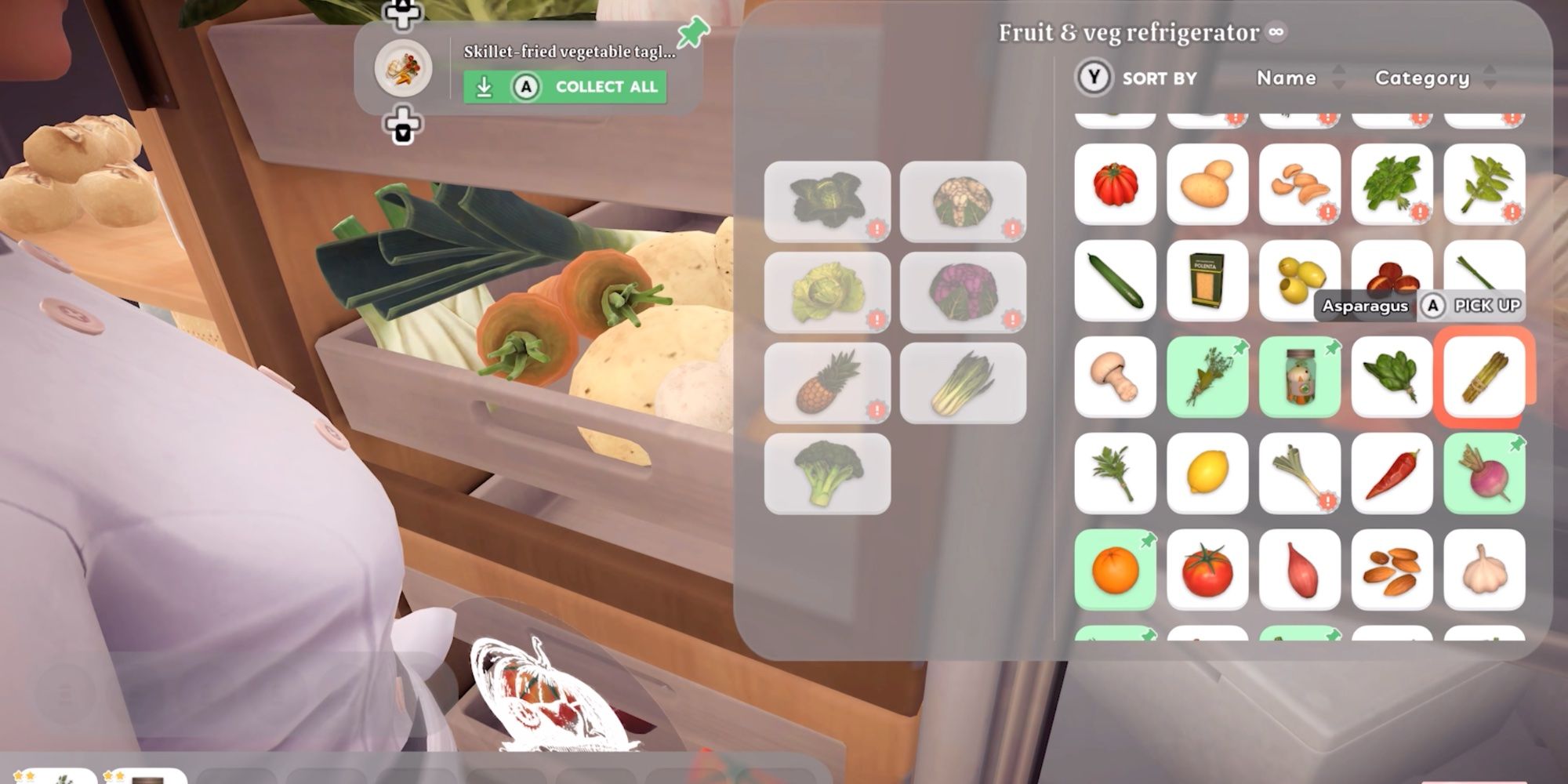Click the up arrow above the recipe plate
This screenshot has width=1568, height=784.
401,10
